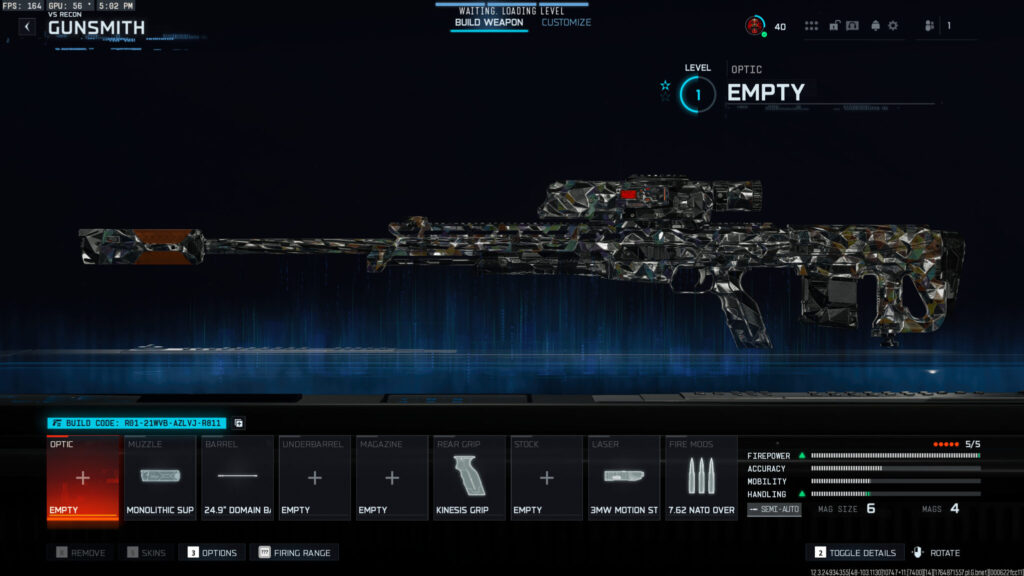The height and width of the screenshot is (576, 1024).
Task: Click the Toggle Details button
Action: [855, 552]
